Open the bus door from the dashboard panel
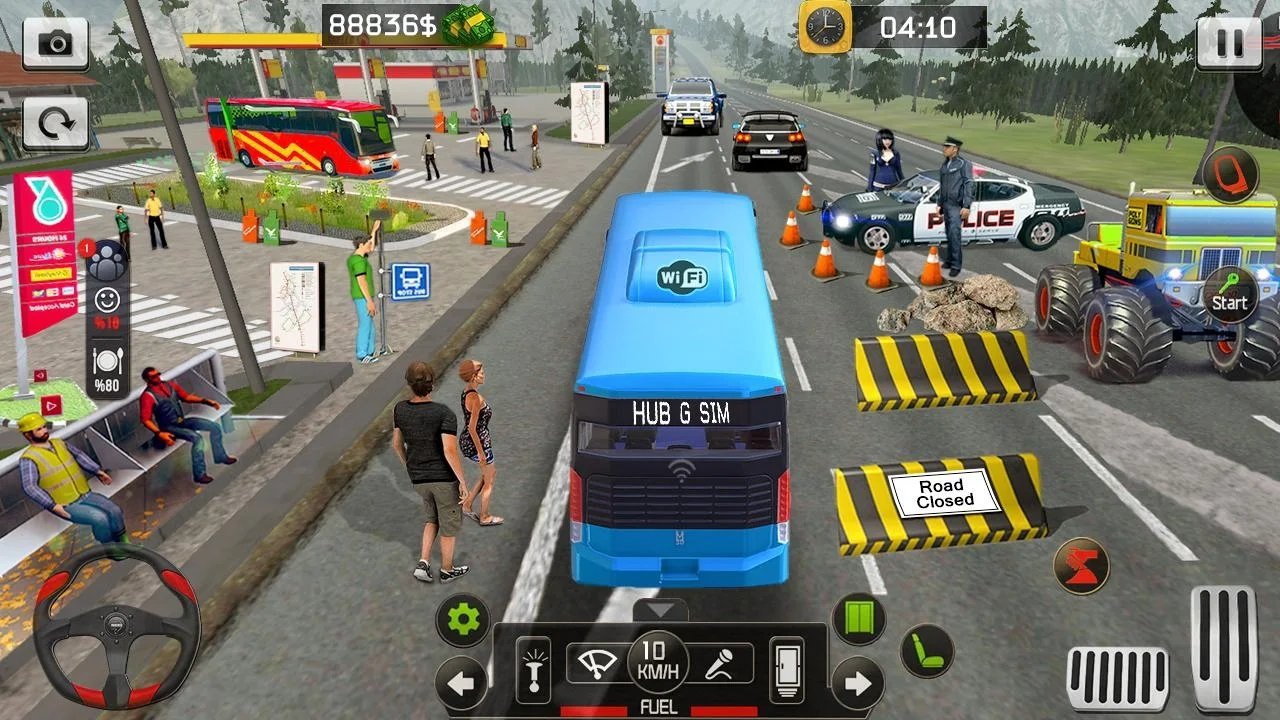This screenshot has width=1280, height=720. [x=788, y=668]
